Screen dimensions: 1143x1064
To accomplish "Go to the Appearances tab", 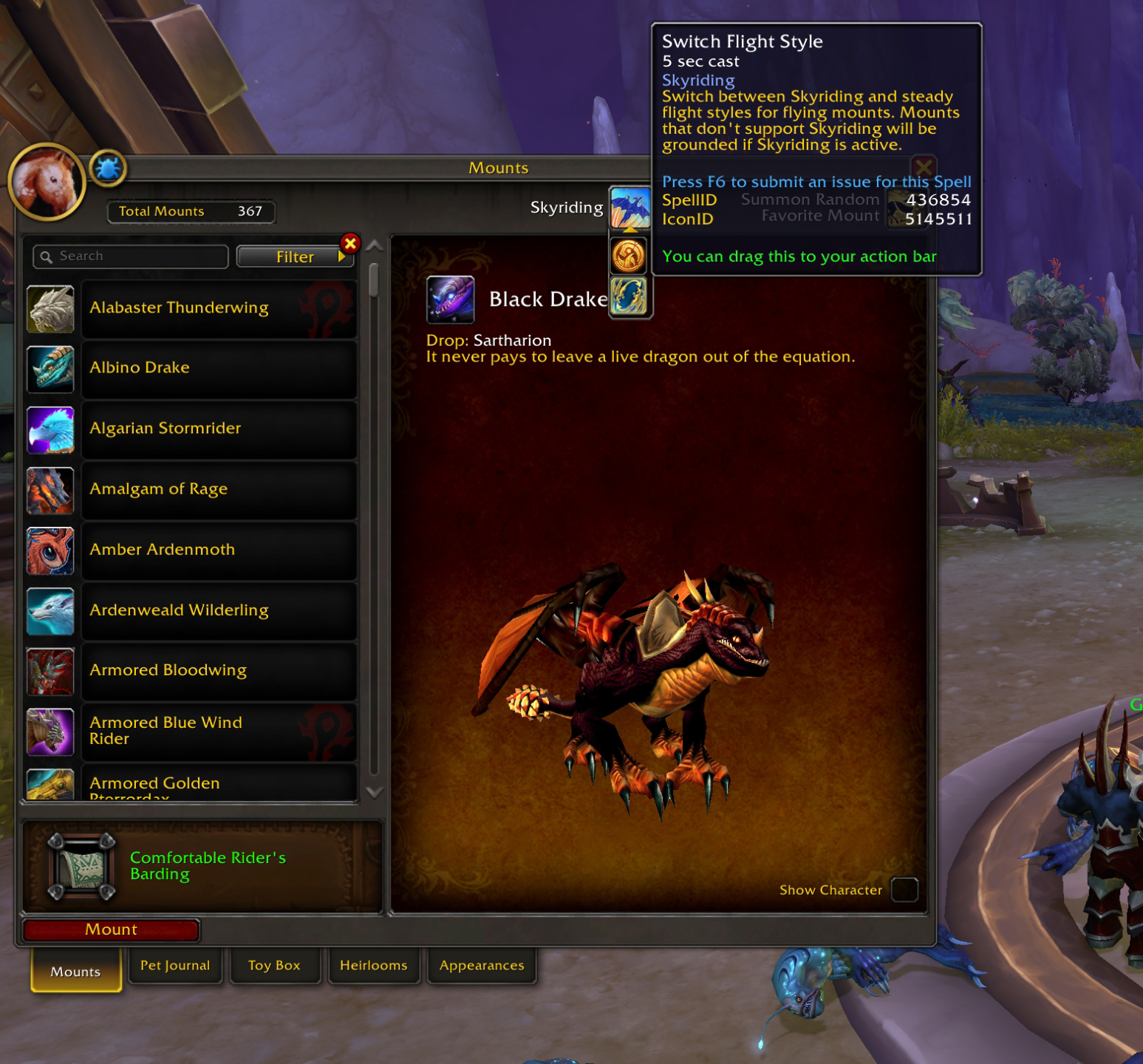I will coord(482,966).
